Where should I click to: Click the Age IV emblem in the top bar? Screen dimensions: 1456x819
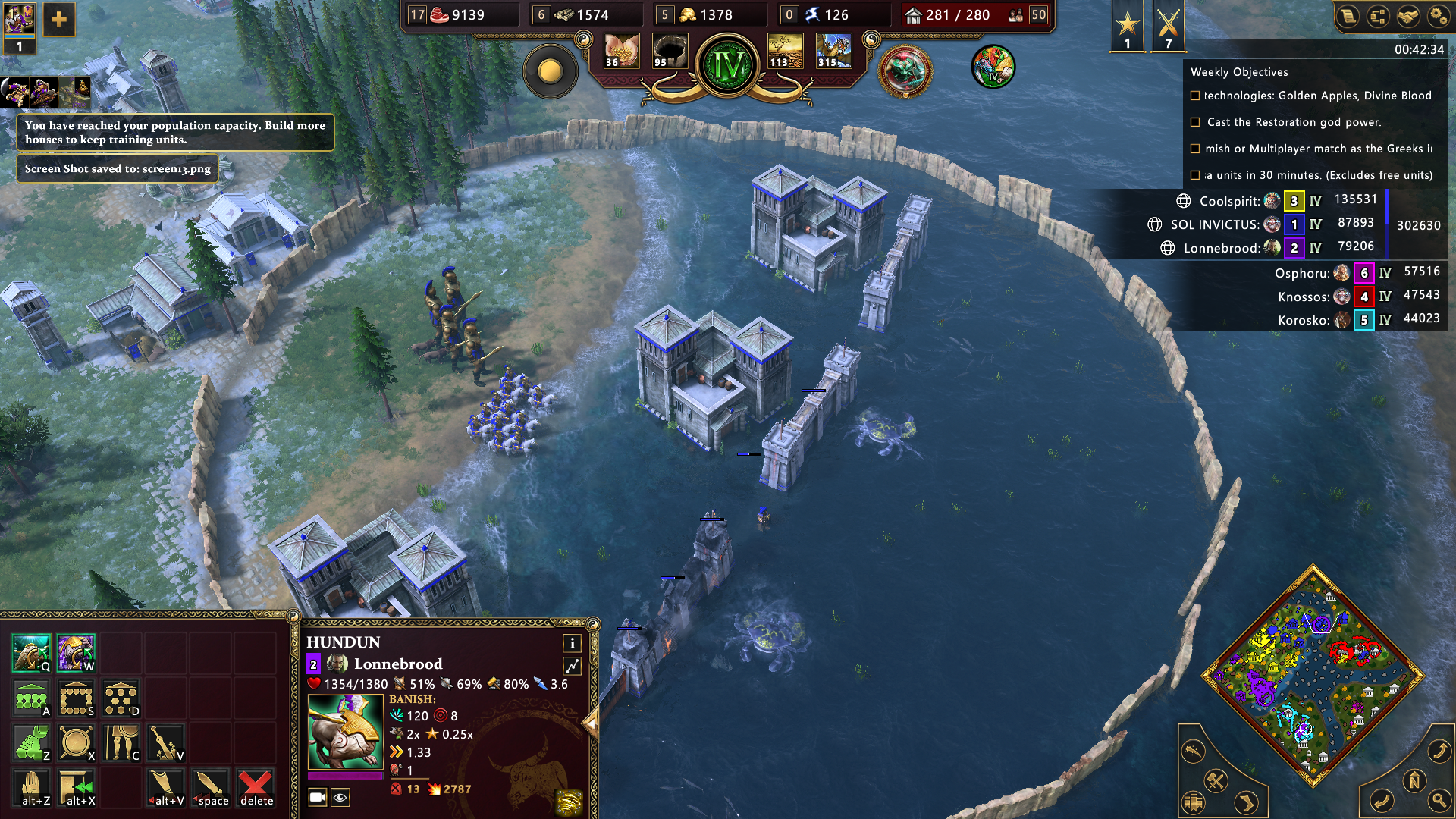click(728, 66)
